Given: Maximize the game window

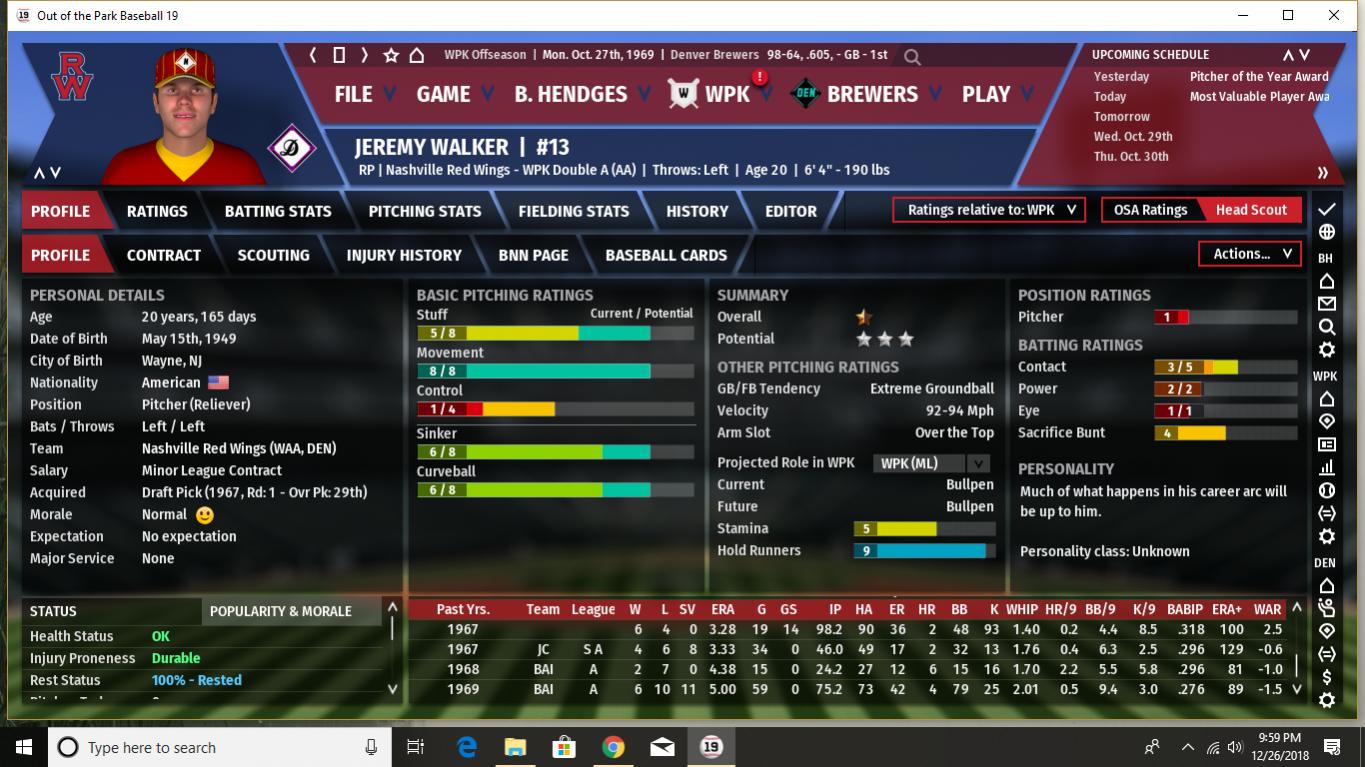Looking at the screenshot, I should click(1288, 15).
